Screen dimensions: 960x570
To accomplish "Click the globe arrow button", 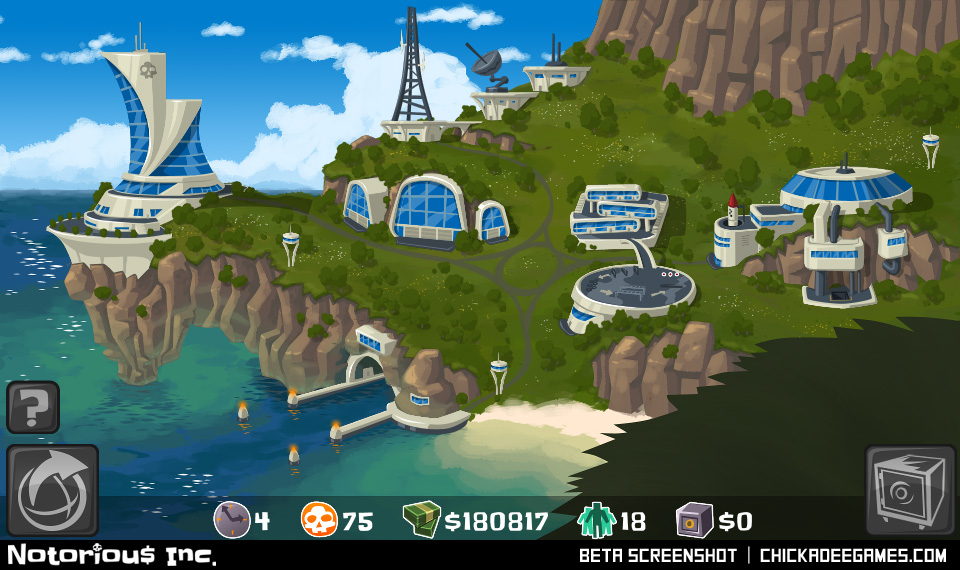I will [52, 490].
